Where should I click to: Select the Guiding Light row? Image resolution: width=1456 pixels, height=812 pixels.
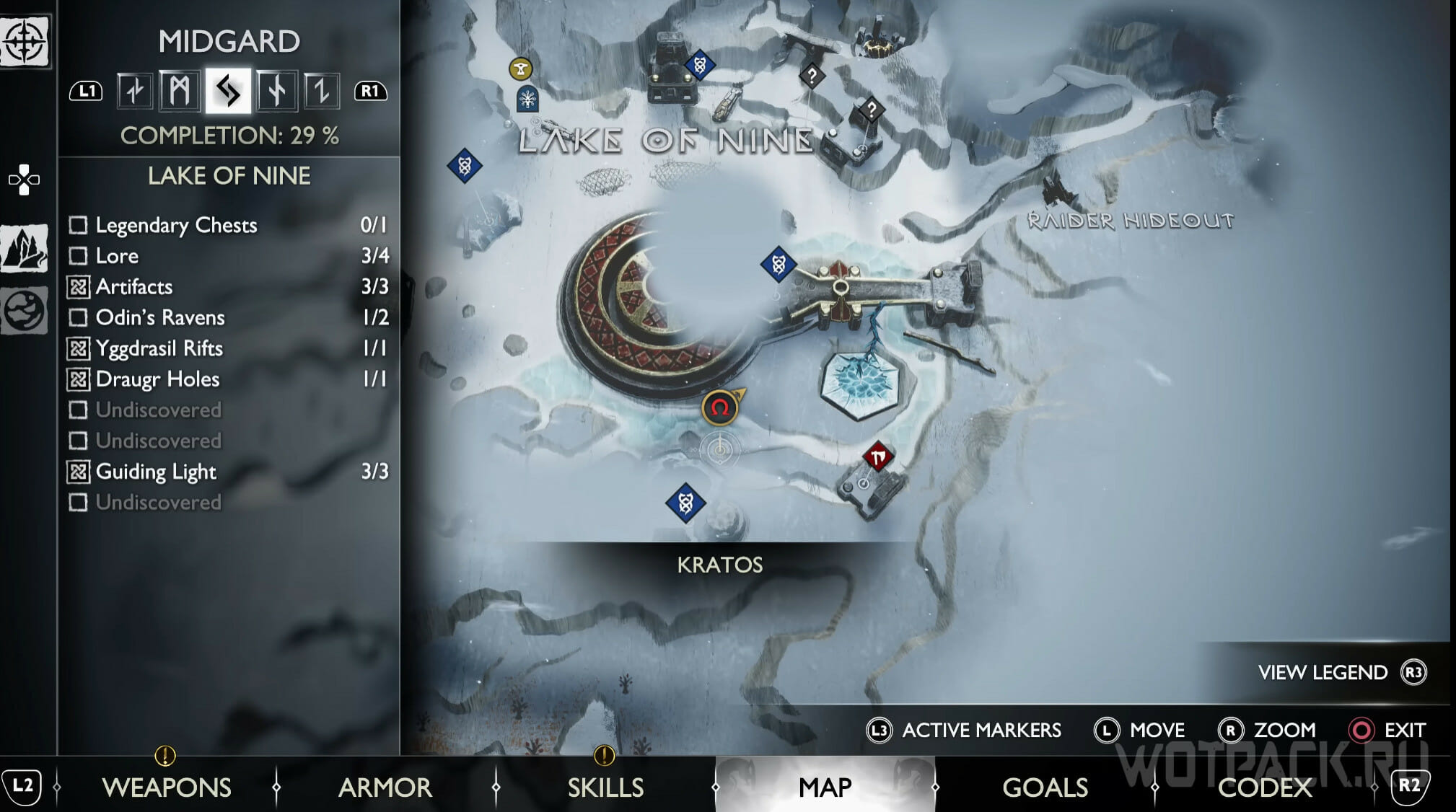point(228,472)
